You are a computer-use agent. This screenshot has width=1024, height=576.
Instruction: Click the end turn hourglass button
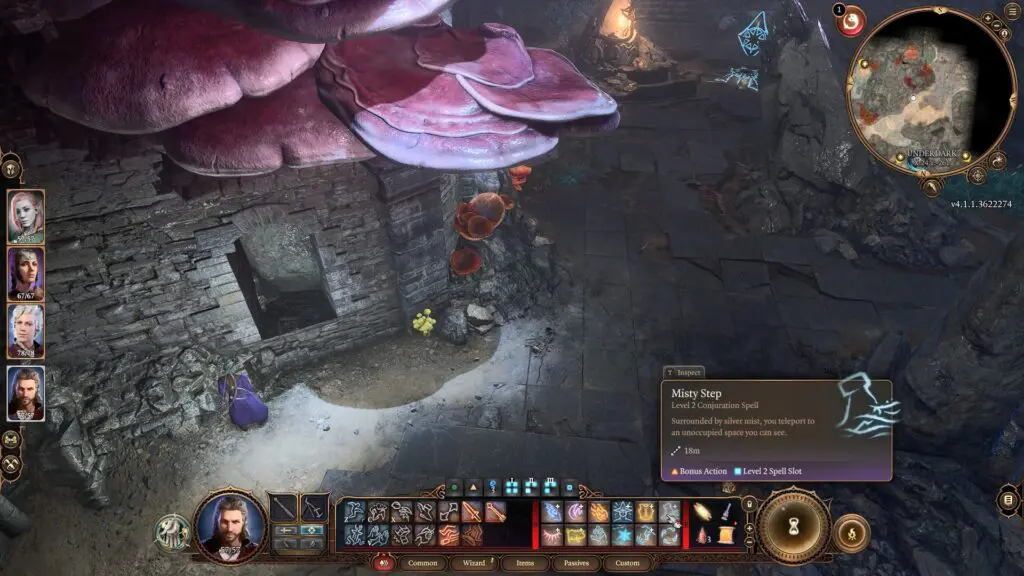[793, 526]
